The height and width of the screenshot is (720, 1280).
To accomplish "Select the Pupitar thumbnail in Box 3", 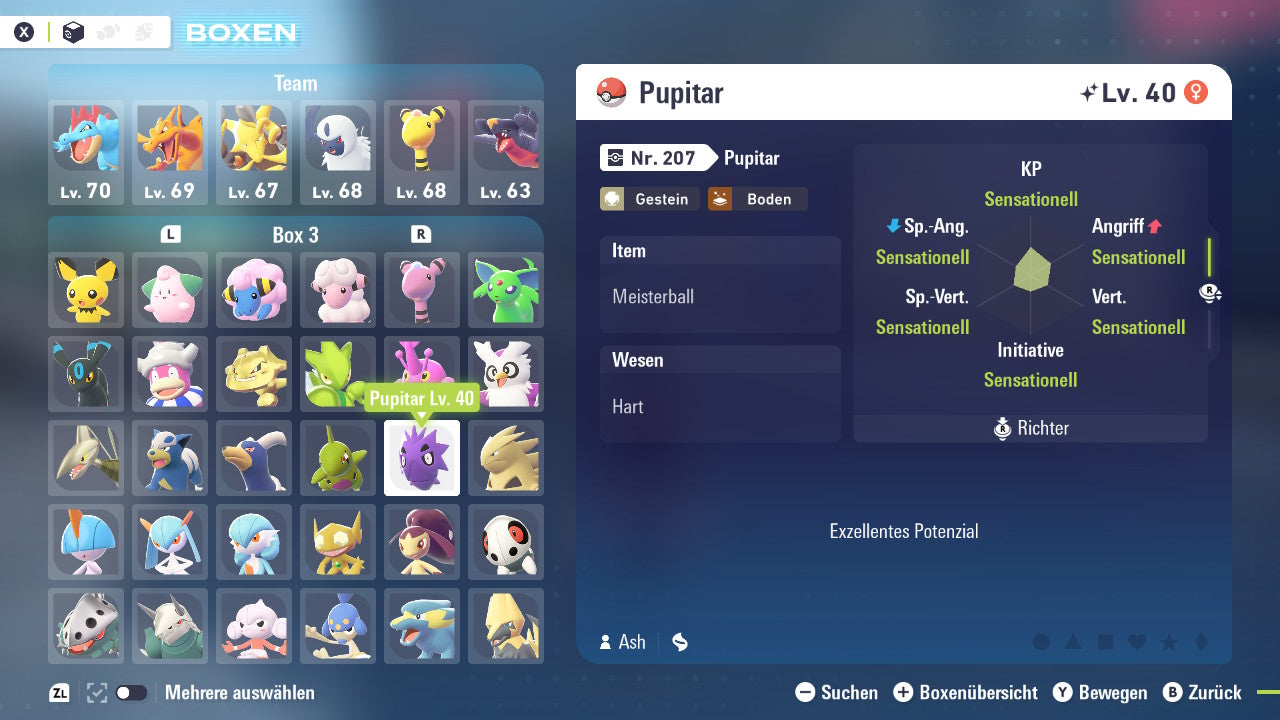I will pyautogui.click(x=422, y=458).
